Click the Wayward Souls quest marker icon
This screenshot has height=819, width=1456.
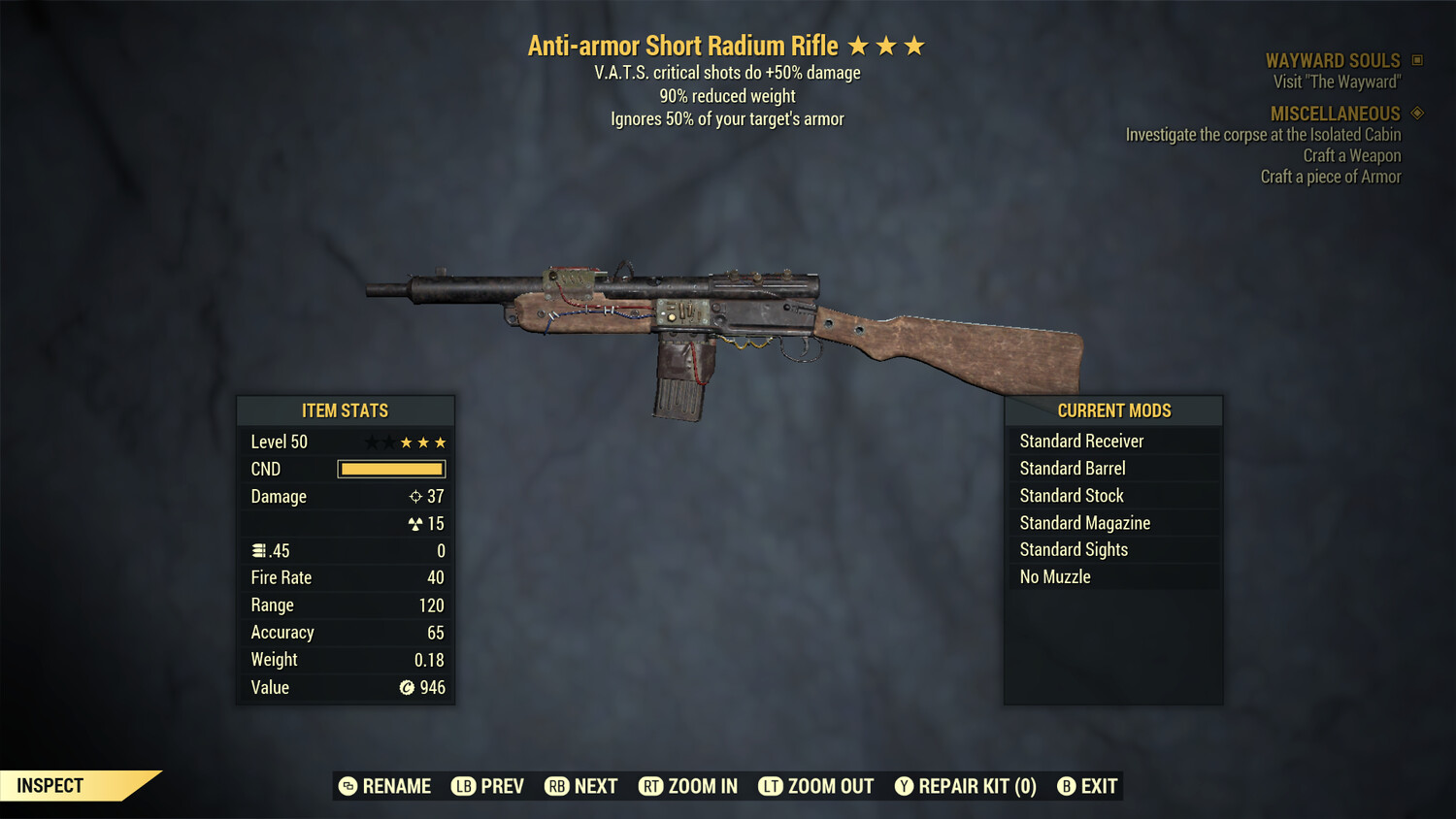point(1415,59)
